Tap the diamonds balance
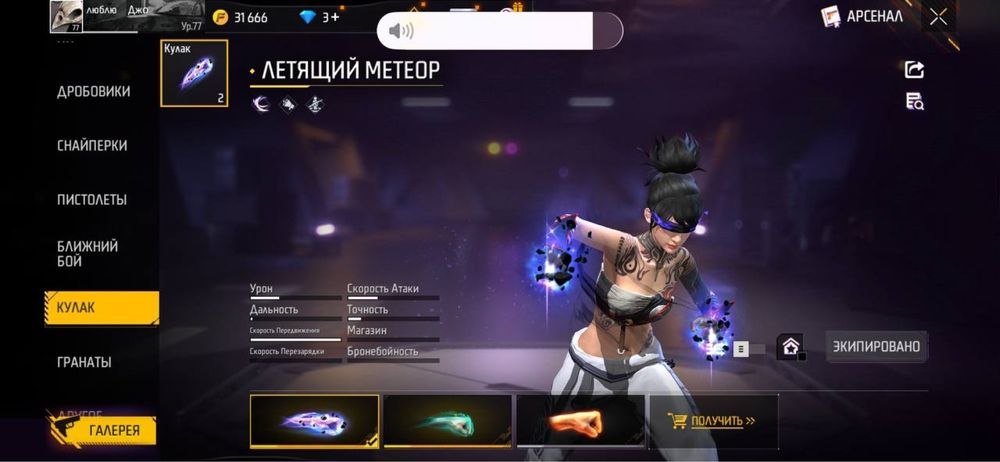 [318, 17]
